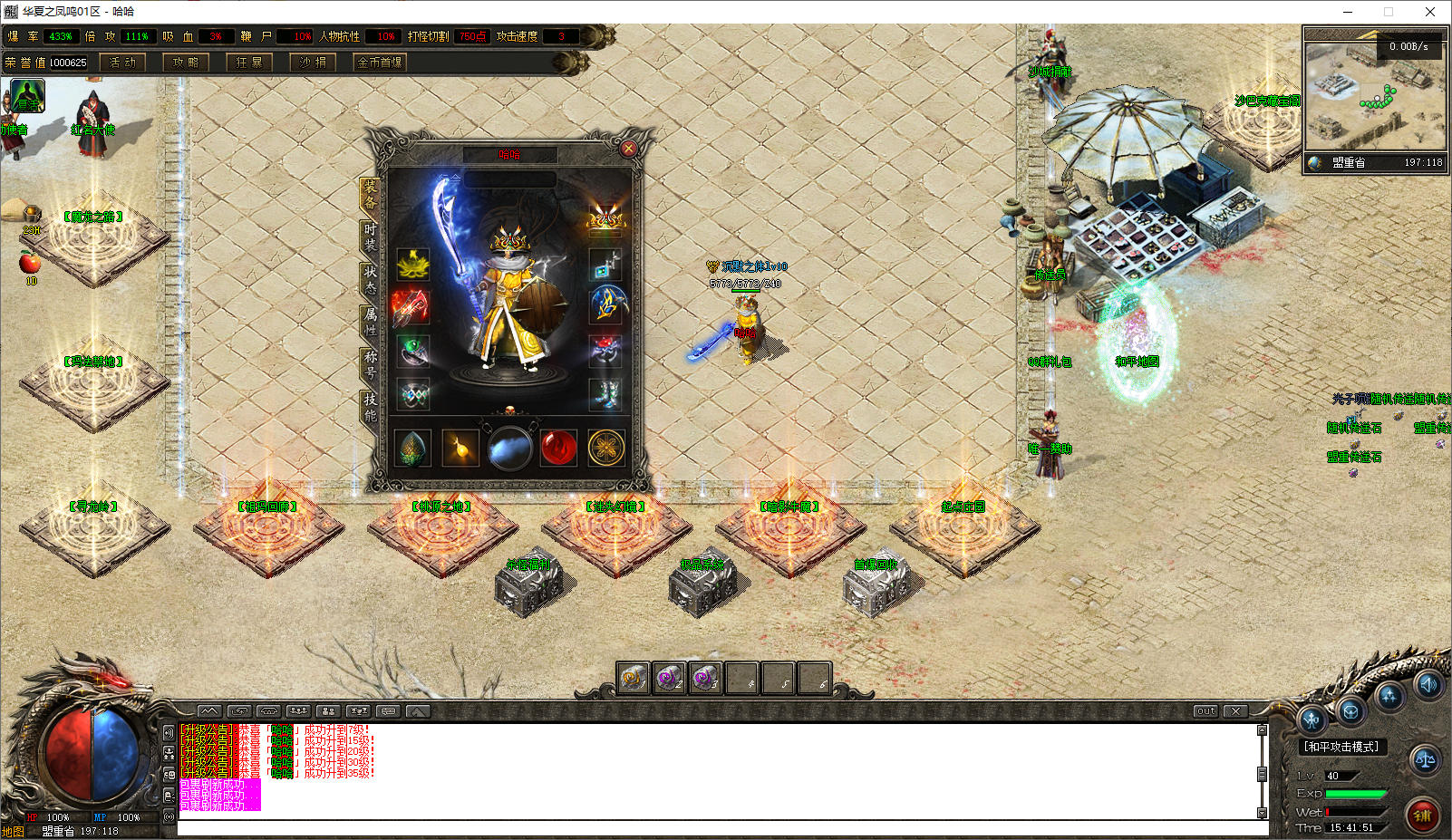Click the 金币首爆 button
The width and height of the screenshot is (1452, 840).
(380, 63)
